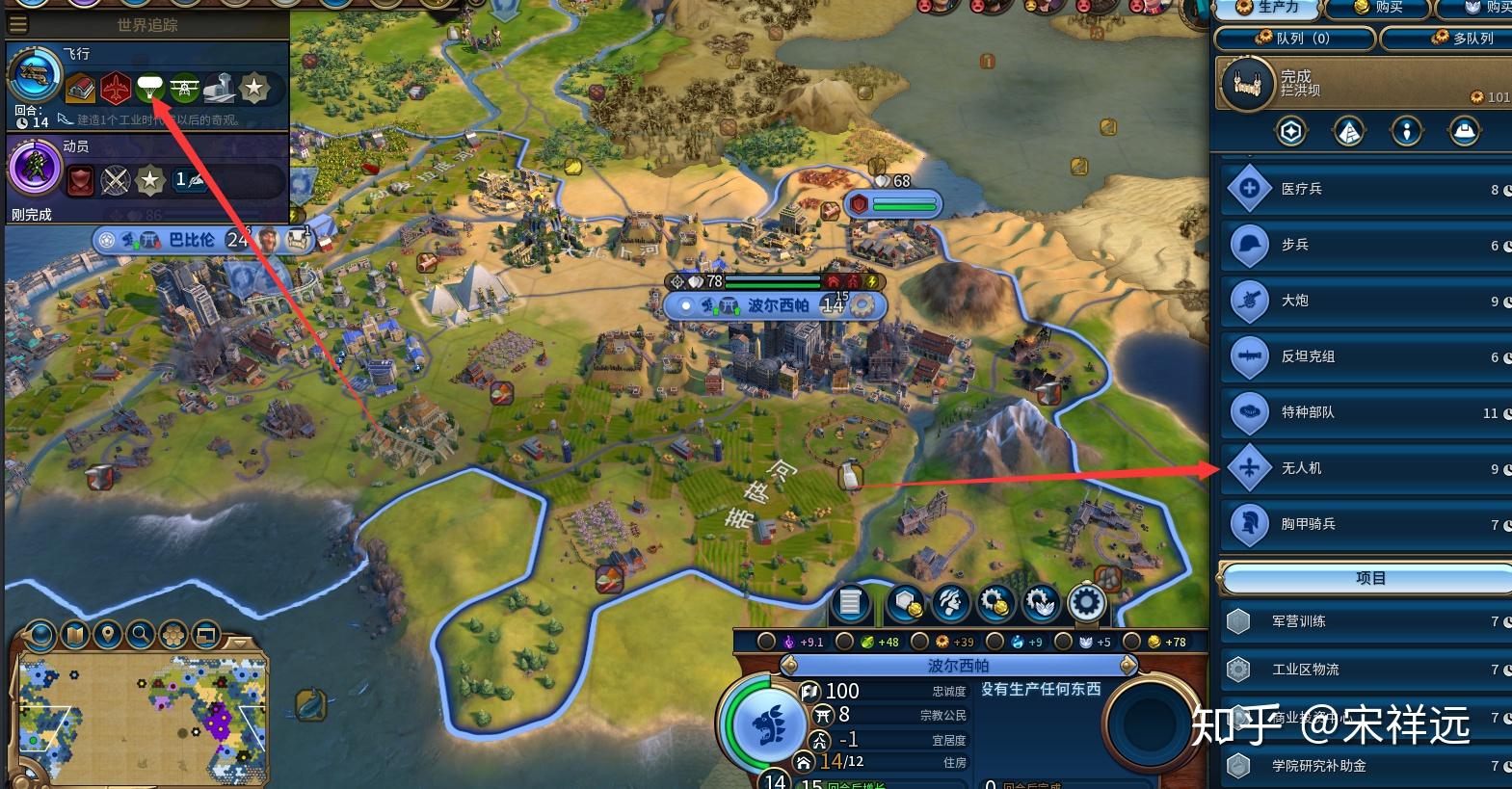1512x789 pixels.
Task: Open the purchase tile hex-and-coin button
Action: [x=906, y=603]
